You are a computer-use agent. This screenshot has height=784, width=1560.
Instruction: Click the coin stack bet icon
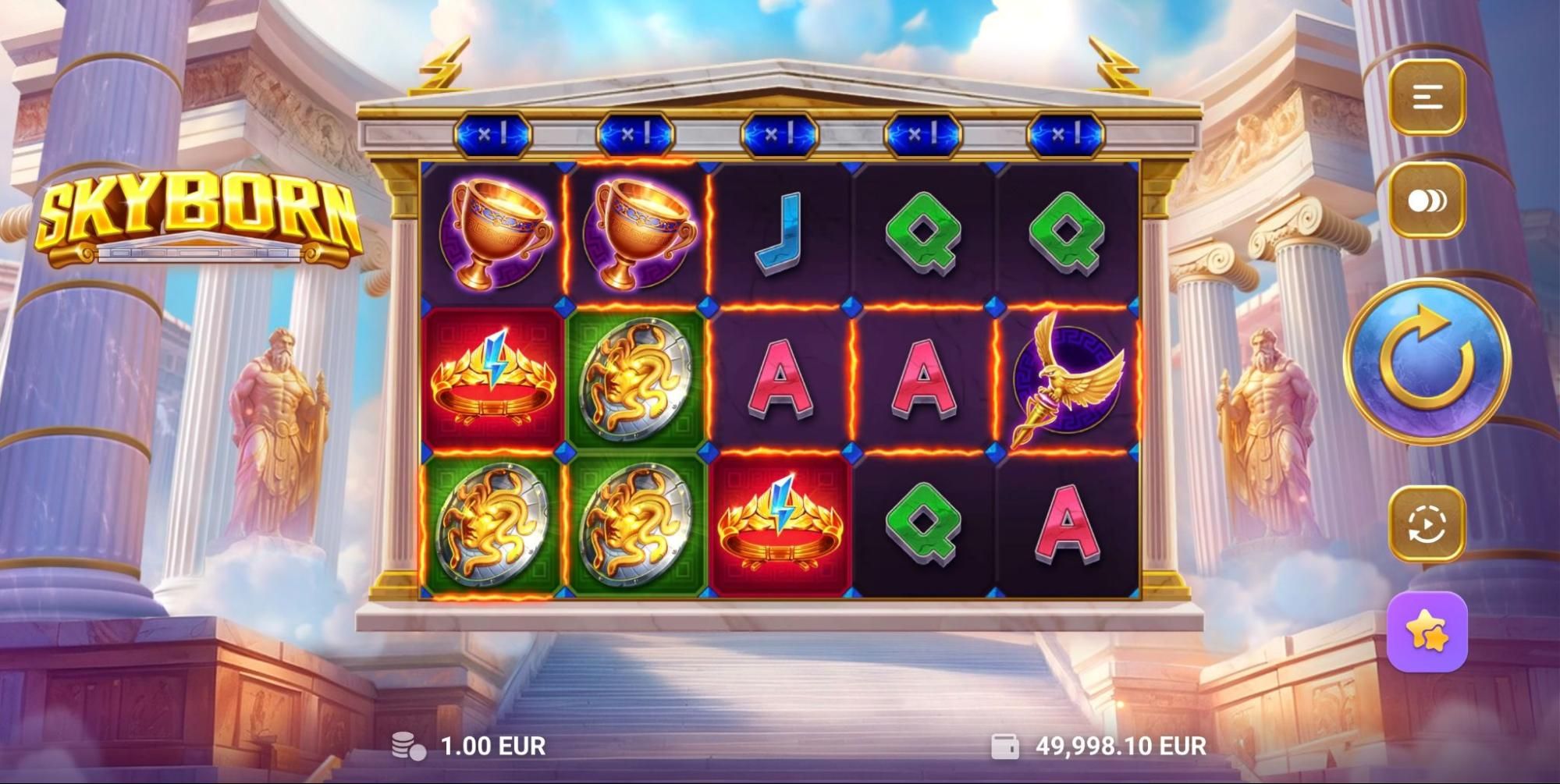(407, 745)
